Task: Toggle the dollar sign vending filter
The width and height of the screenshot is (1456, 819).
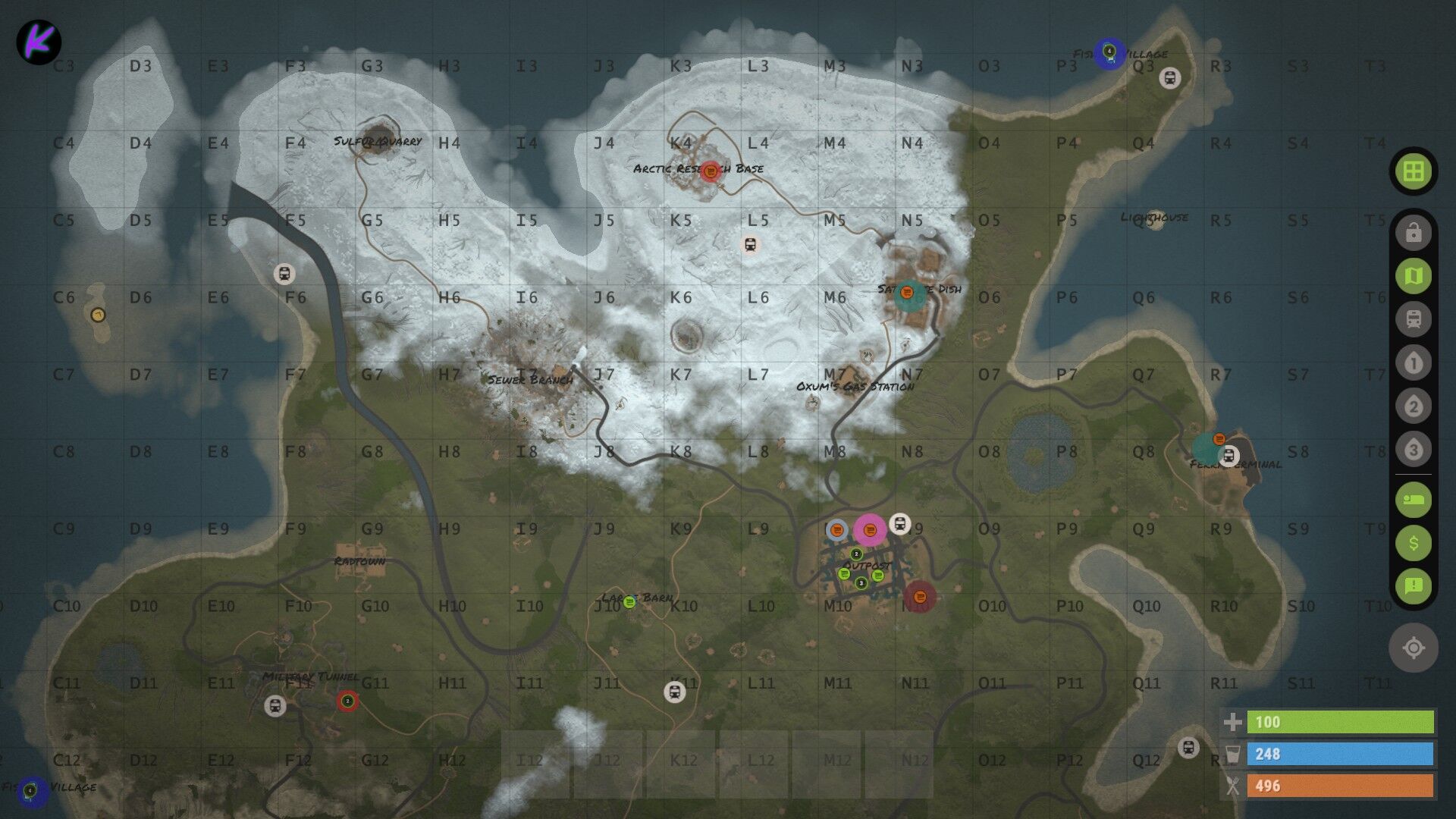Action: pos(1413,543)
